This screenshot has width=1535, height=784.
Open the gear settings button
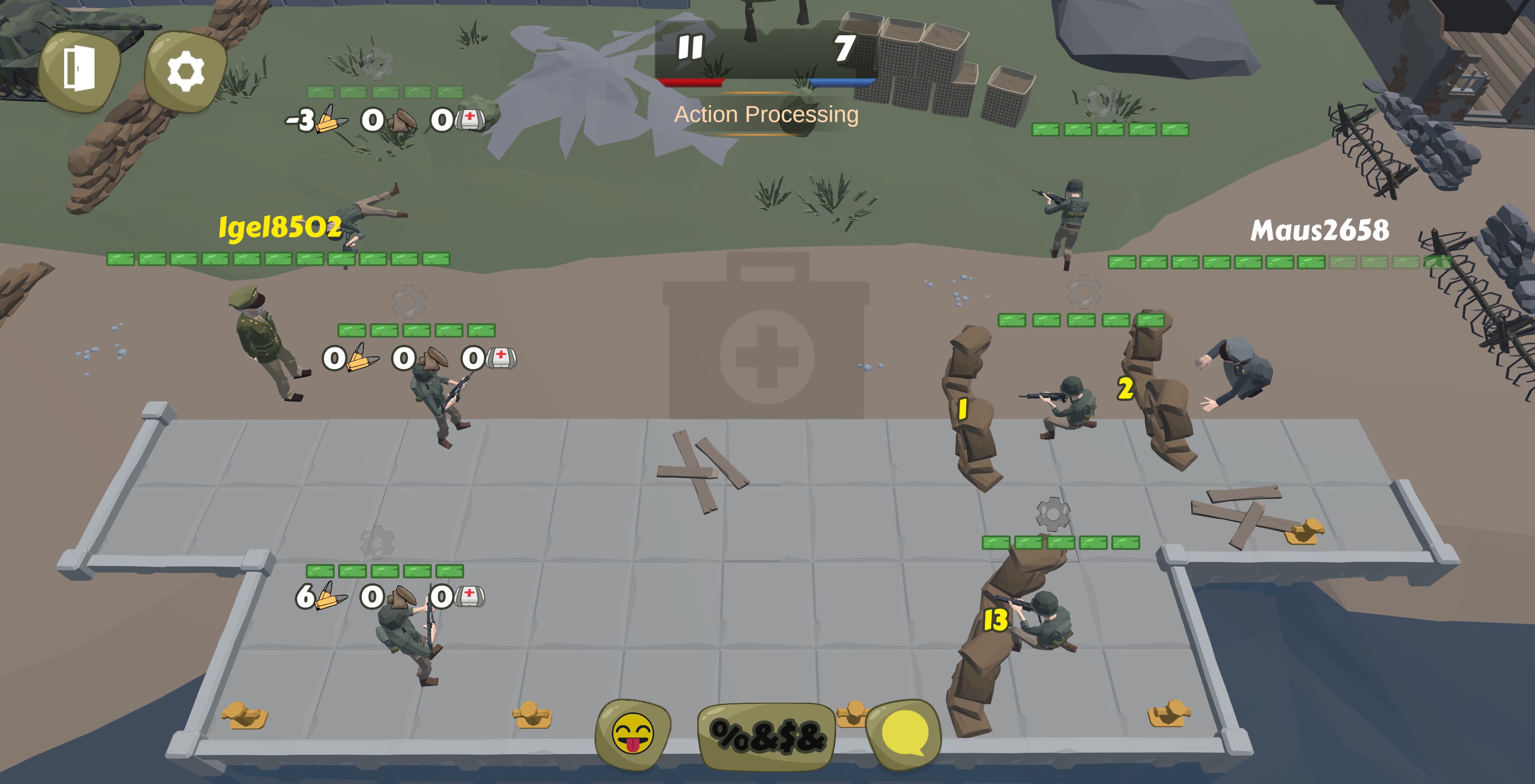[185, 72]
